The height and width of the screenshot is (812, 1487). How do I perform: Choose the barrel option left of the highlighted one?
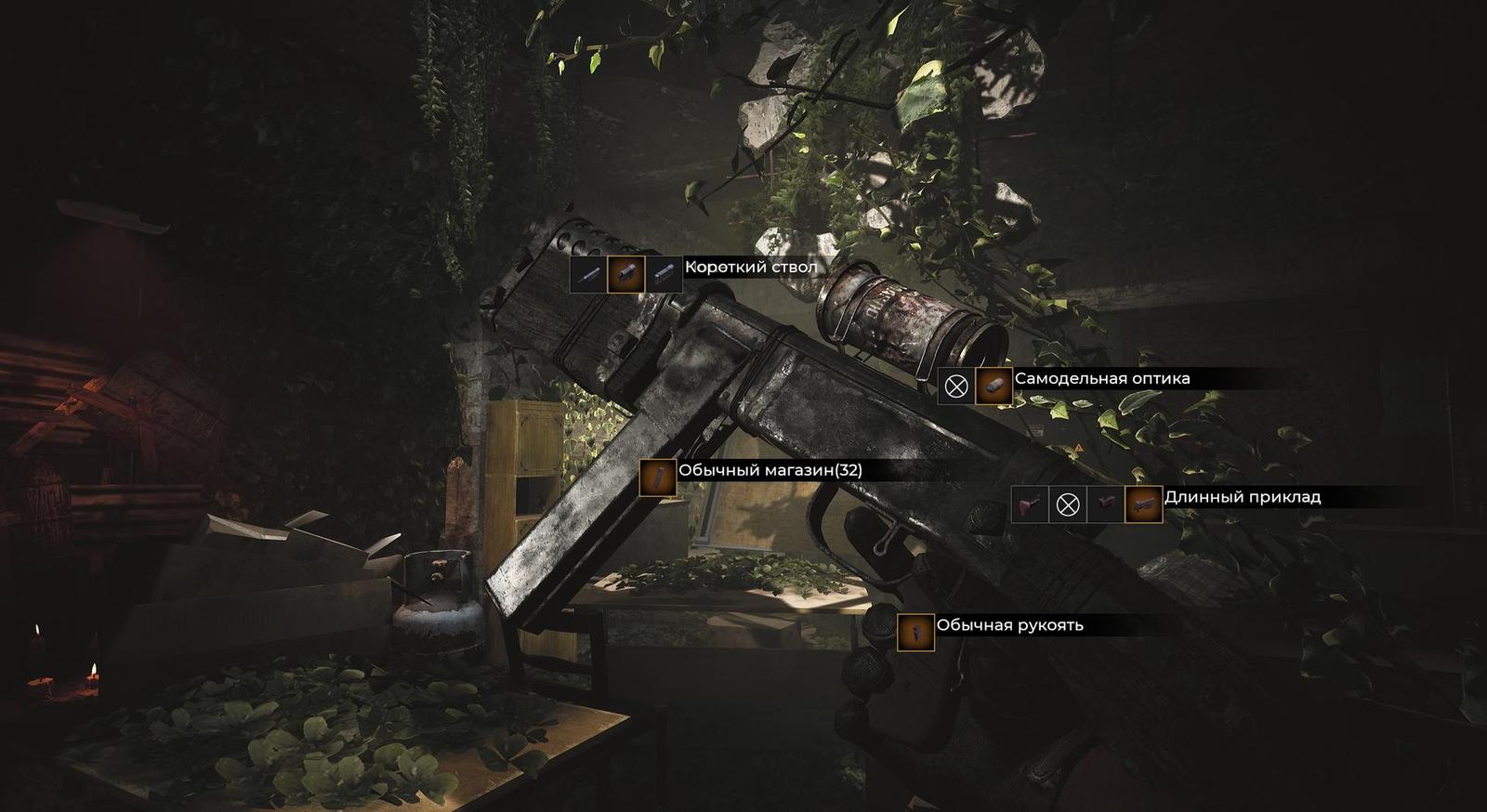[588, 274]
